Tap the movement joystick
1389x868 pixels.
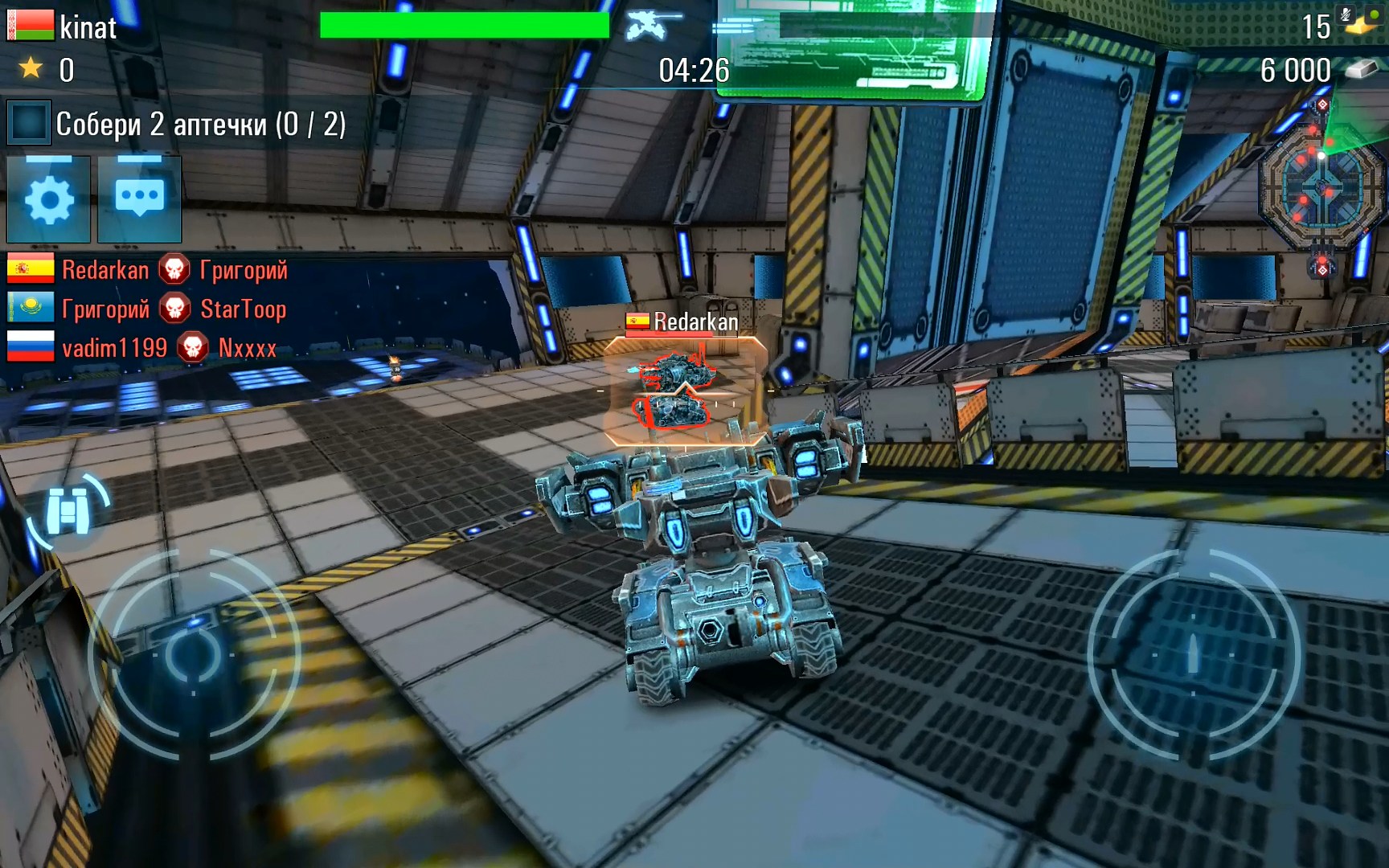[x=193, y=655]
